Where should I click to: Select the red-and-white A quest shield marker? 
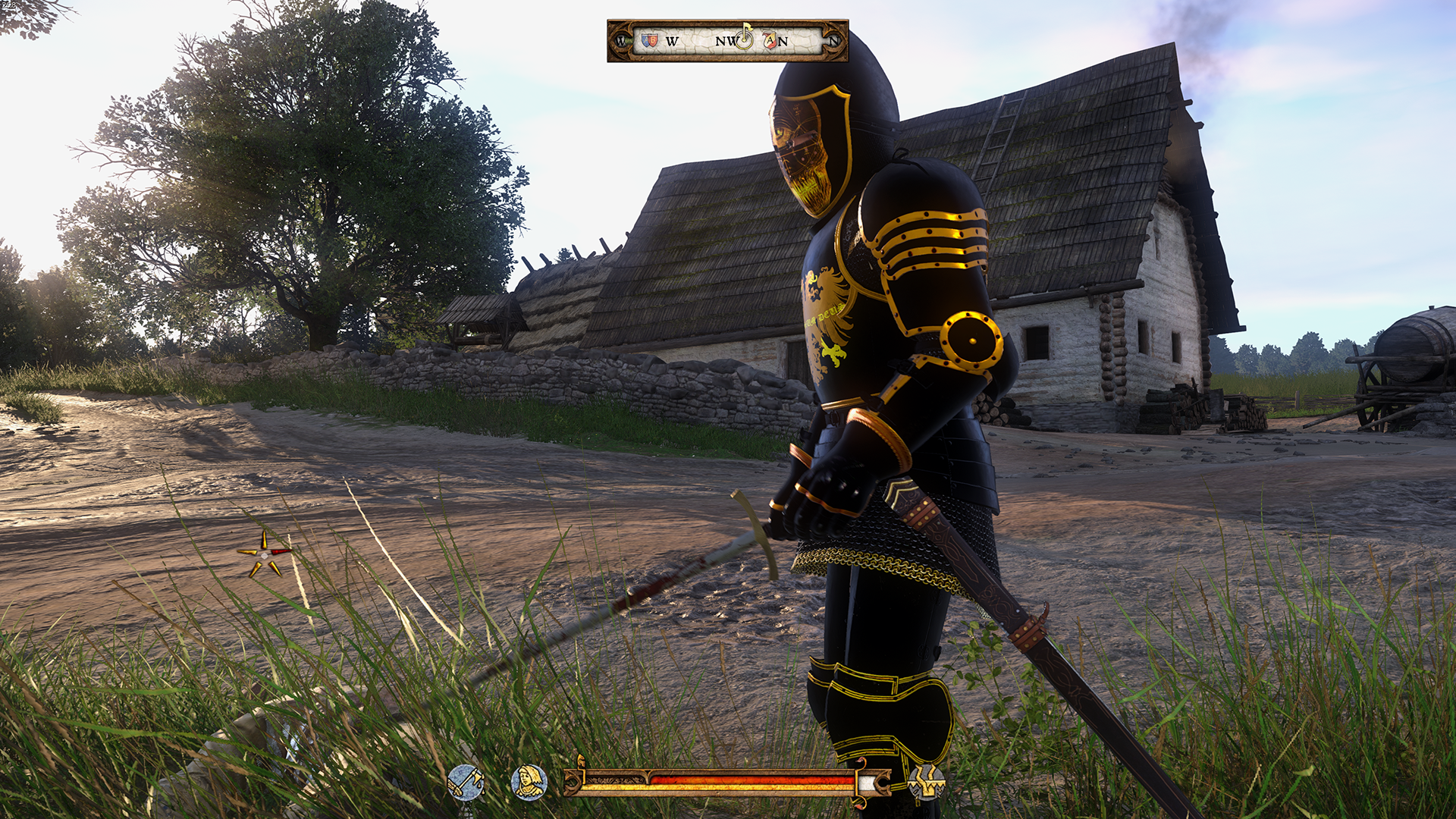pyautogui.click(x=770, y=41)
